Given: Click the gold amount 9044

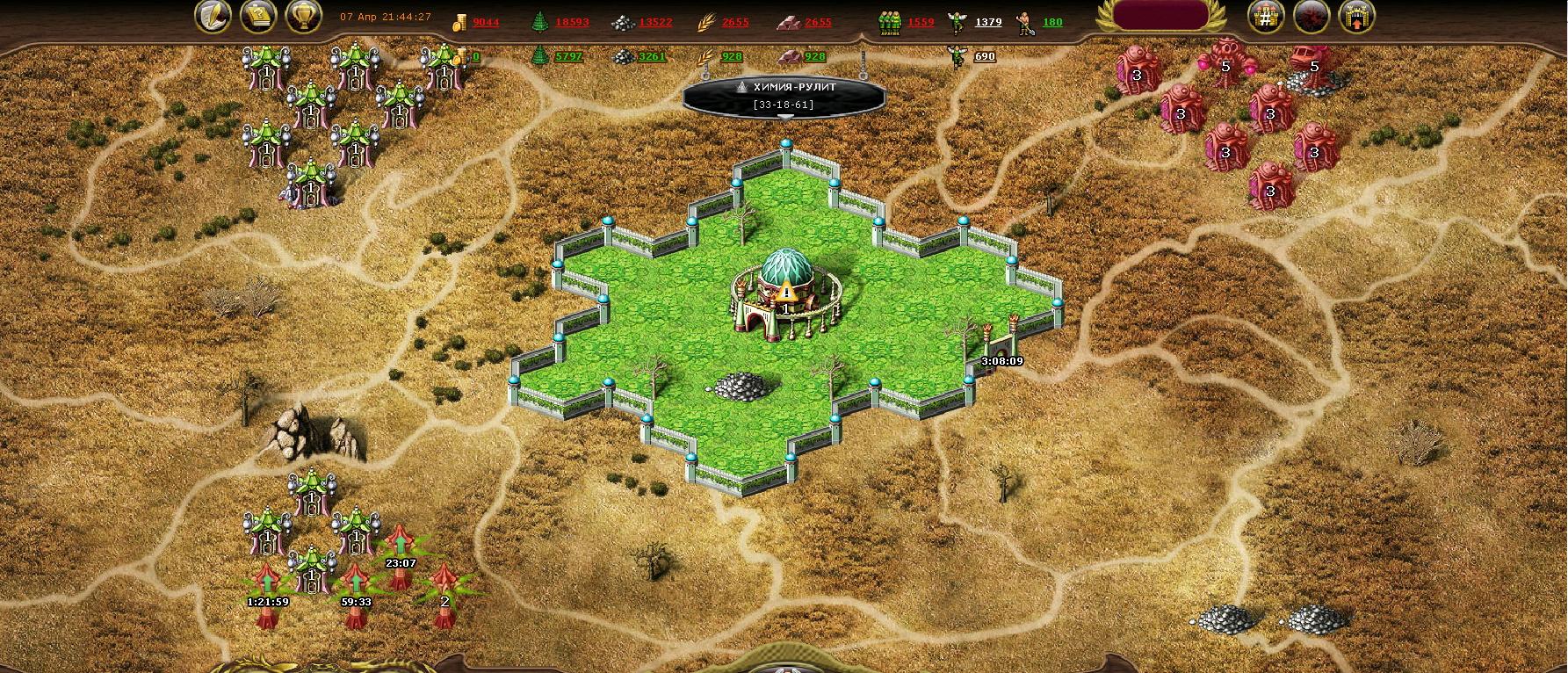Looking at the screenshot, I should (x=486, y=22).
